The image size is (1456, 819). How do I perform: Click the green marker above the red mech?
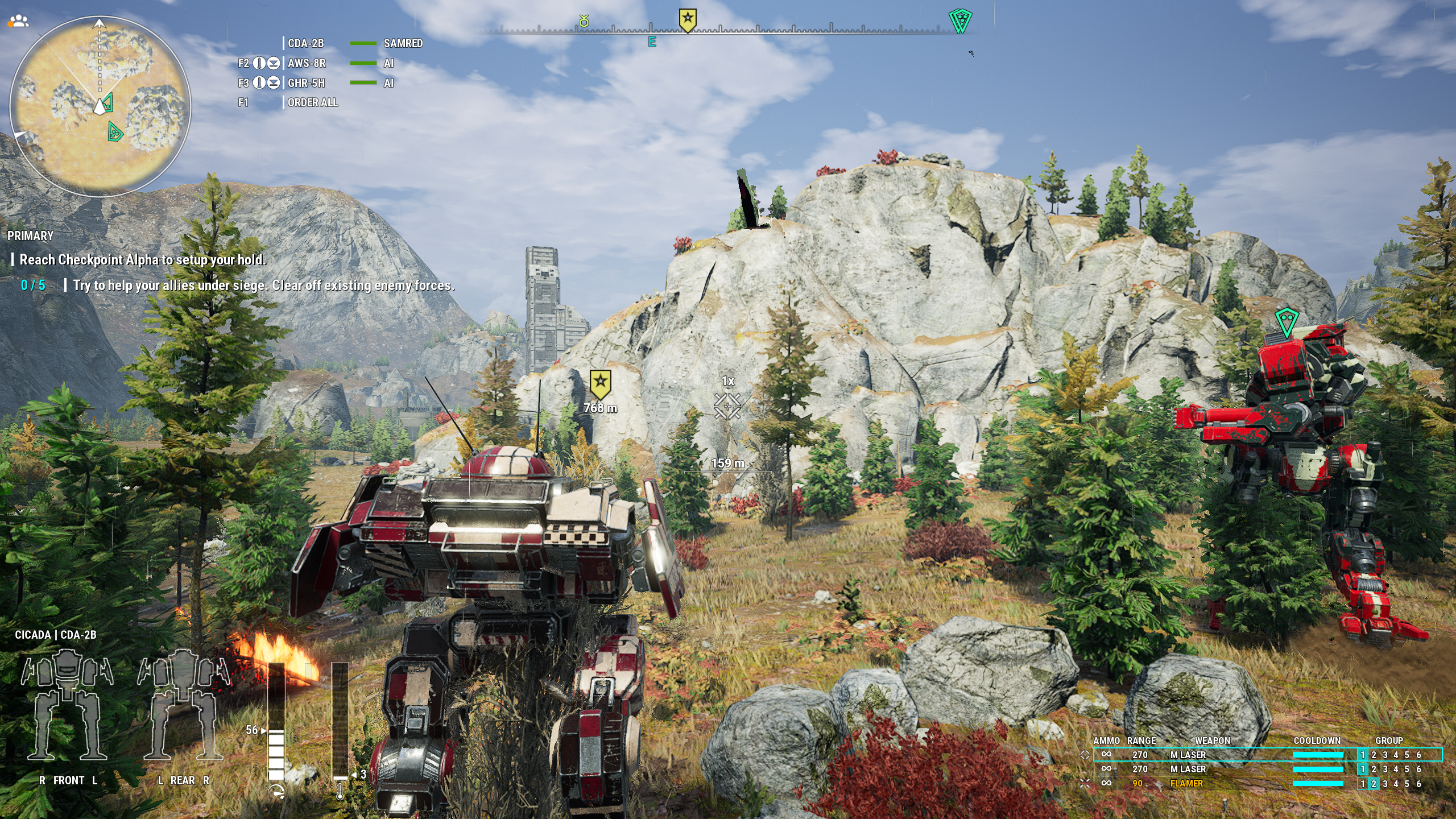coord(1286,321)
